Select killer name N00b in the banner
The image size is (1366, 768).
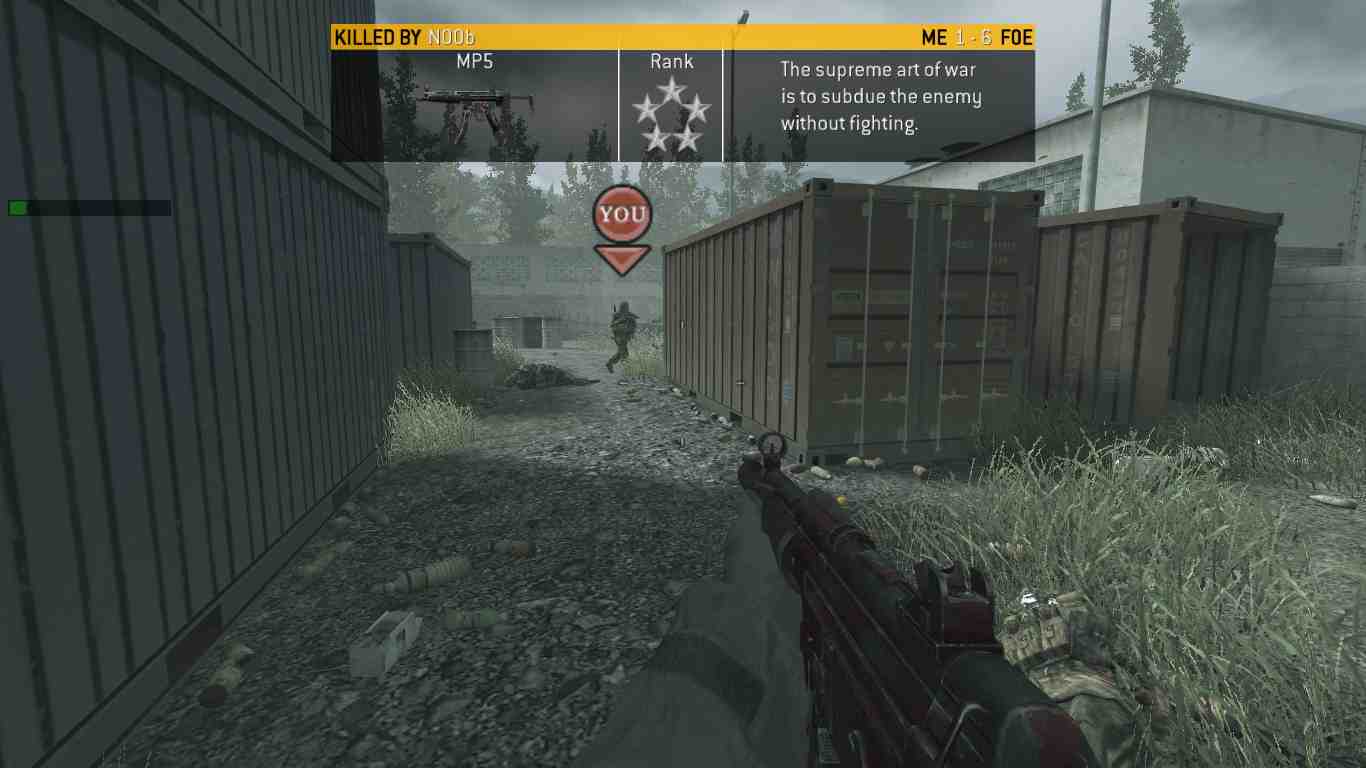point(451,38)
